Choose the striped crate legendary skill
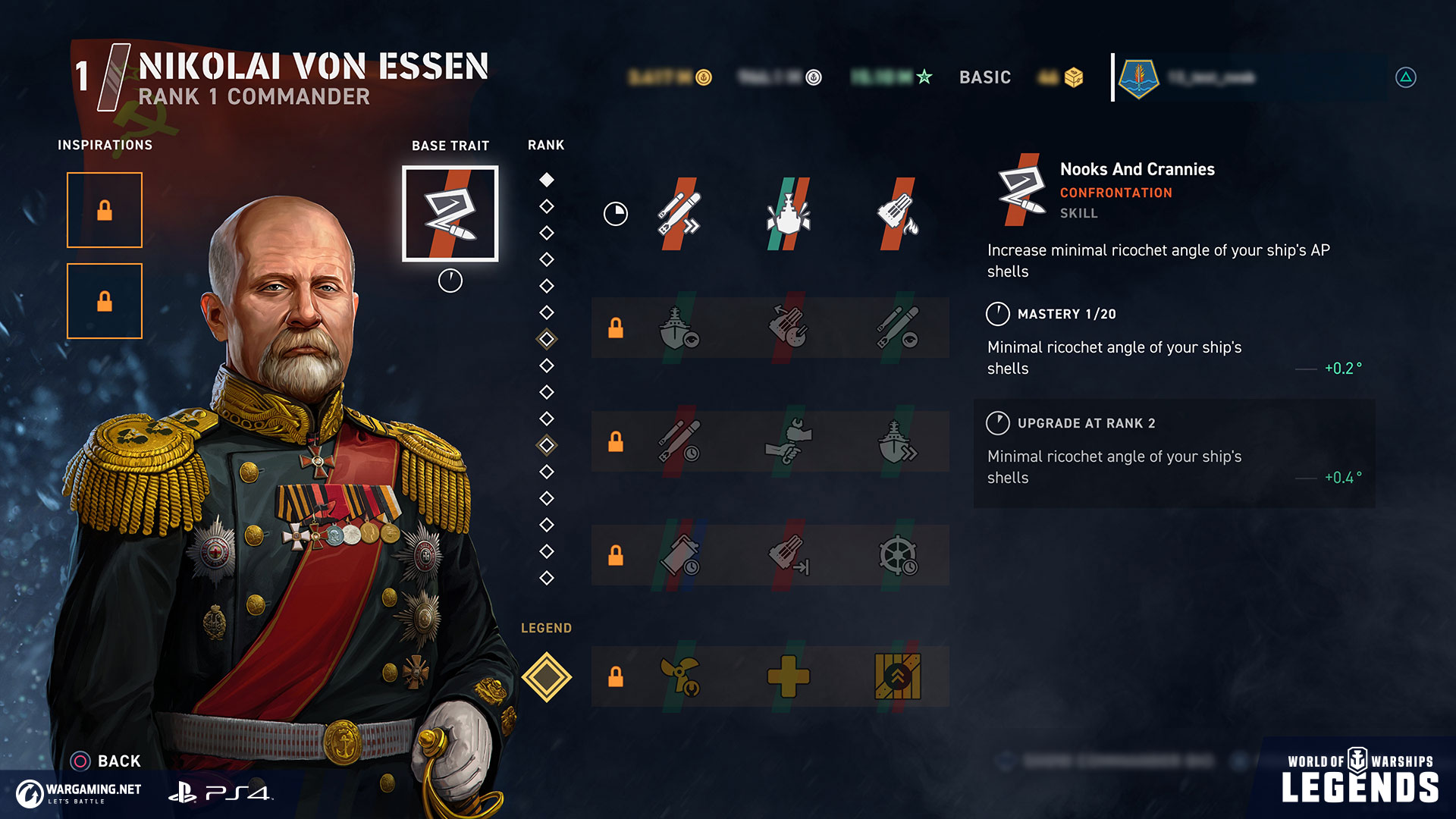Image resolution: width=1456 pixels, height=819 pixels. [897, 676]
